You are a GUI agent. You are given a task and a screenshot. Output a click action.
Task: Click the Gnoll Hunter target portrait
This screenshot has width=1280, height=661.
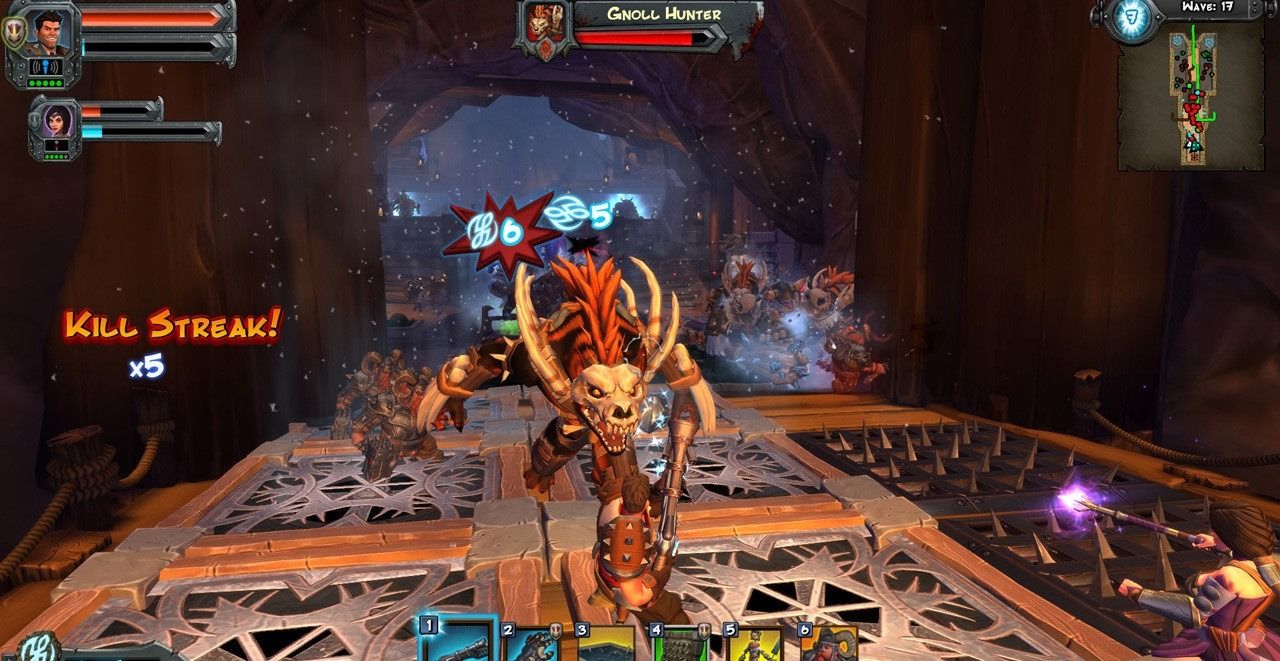coord(544,26)
